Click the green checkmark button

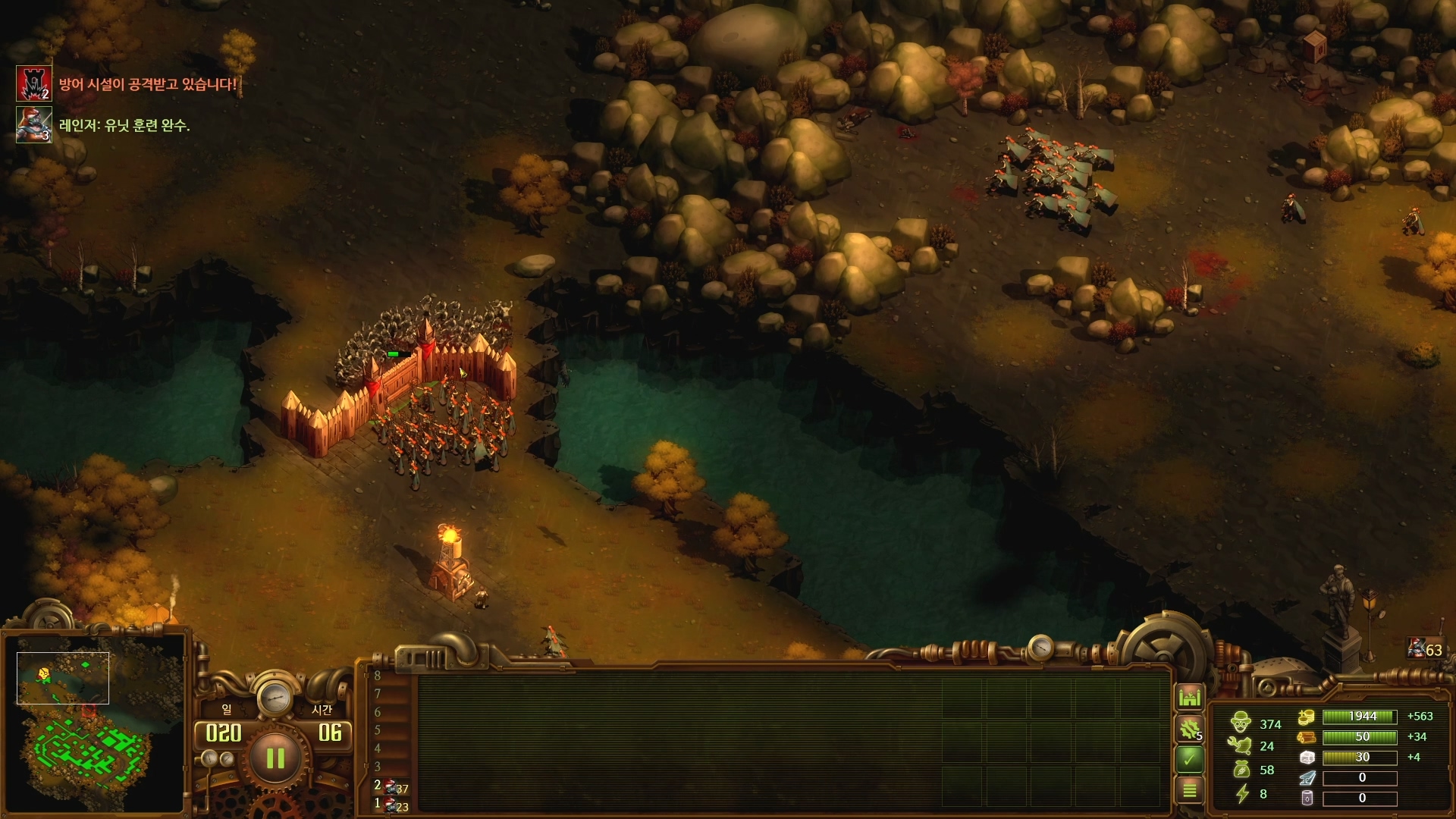(1189, 758)
